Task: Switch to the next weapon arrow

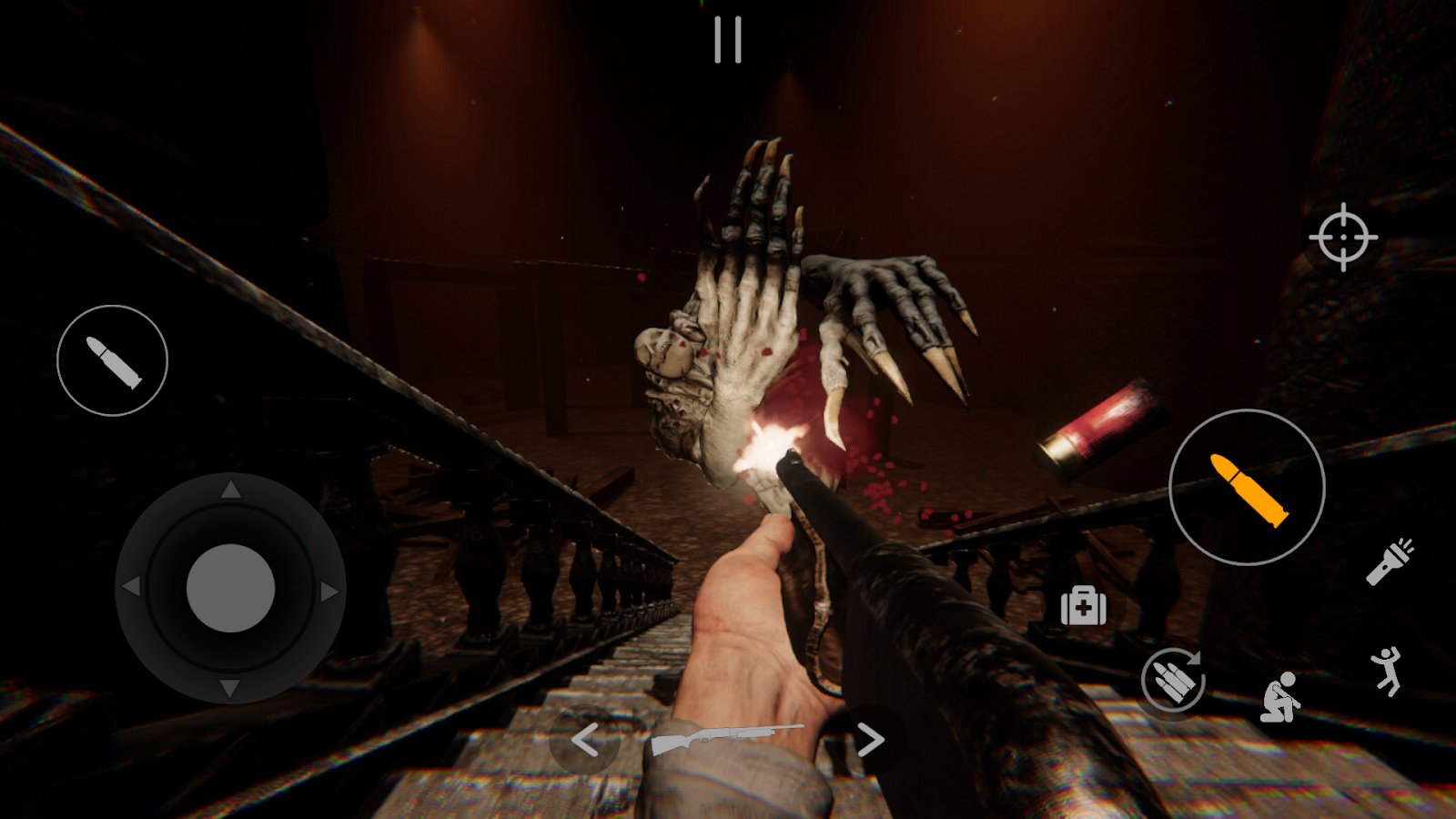Action: point(870,740)
